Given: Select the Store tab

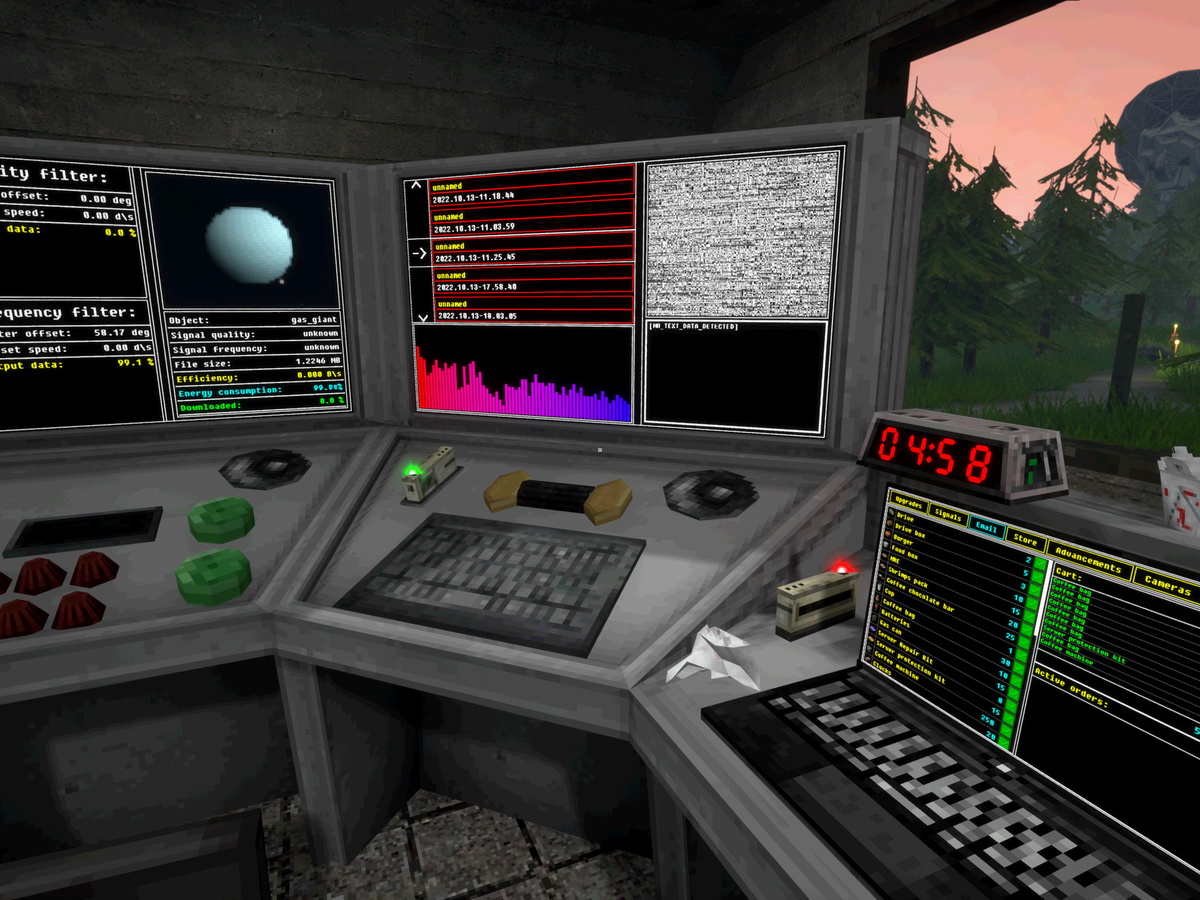Looking at the screenshot, I should coord(1024,540).
